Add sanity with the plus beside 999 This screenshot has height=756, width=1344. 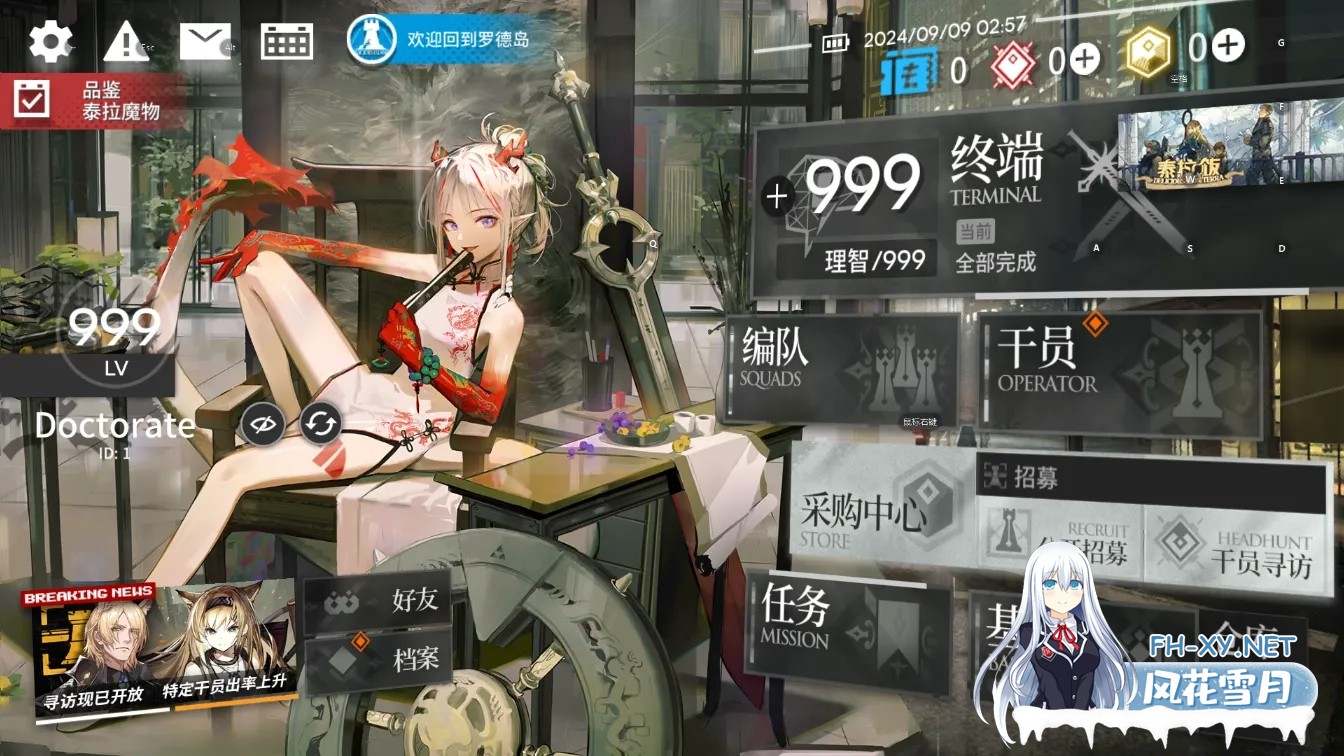777,196
